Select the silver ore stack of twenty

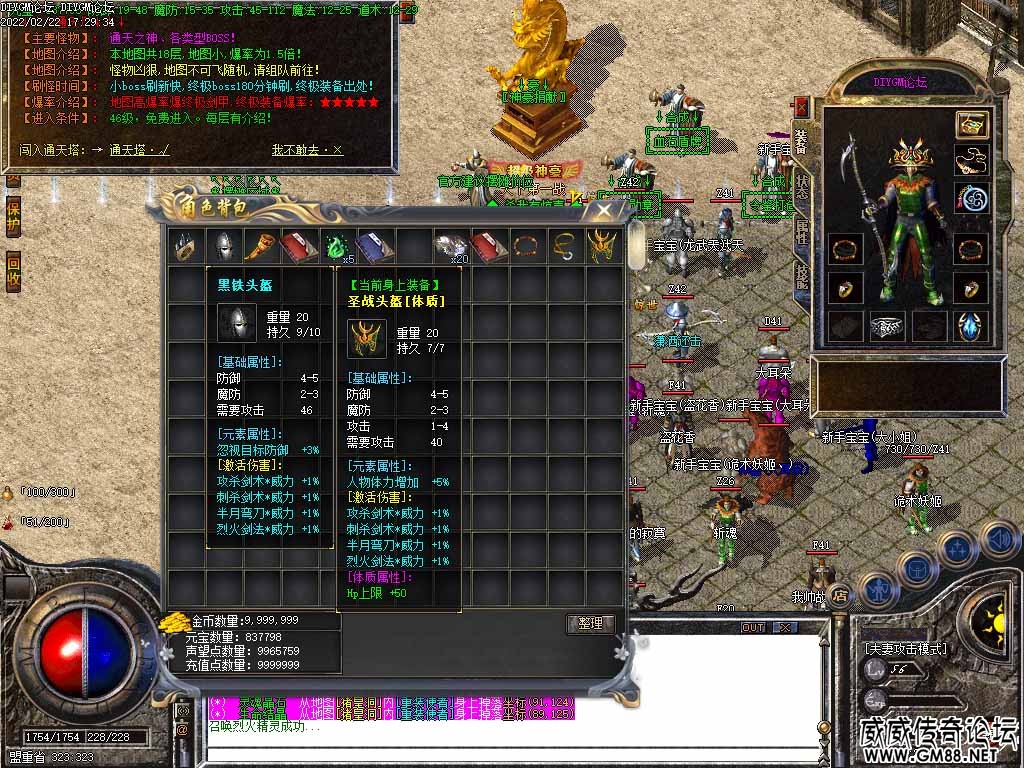pyautogui.click(x=448, y=246)
